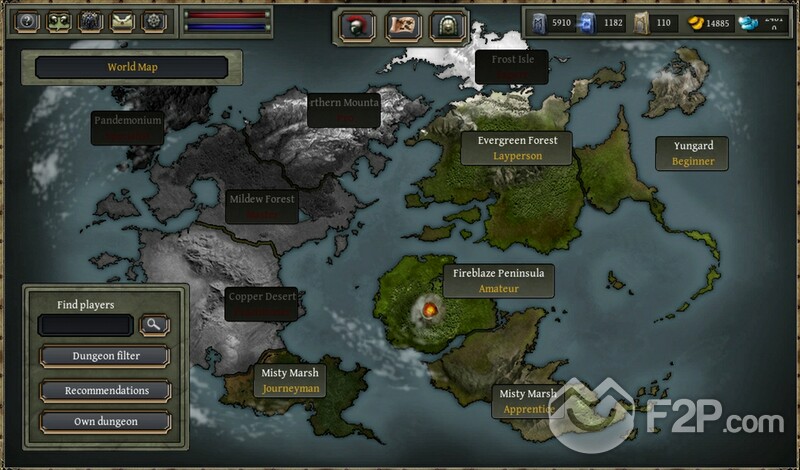This screenshot has height=470, width=800.
Task: Select the Frost Isle region label
Action: (511, 66)
